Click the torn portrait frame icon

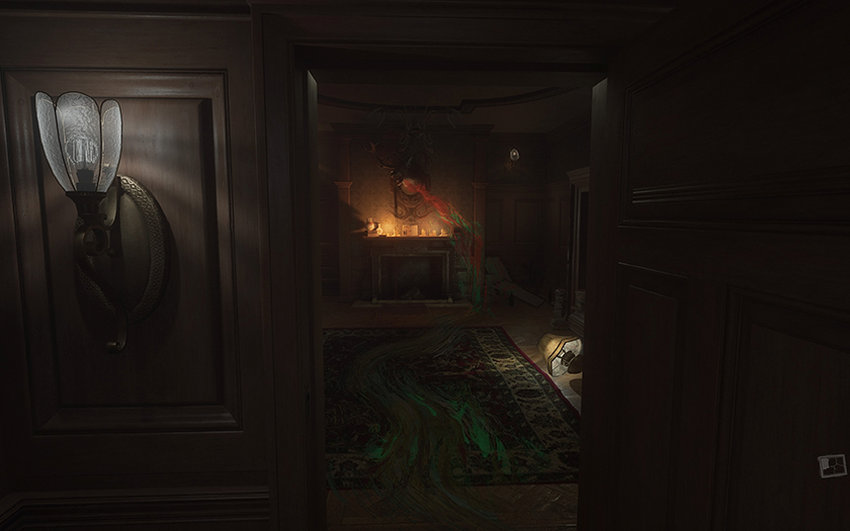[831, 465]
